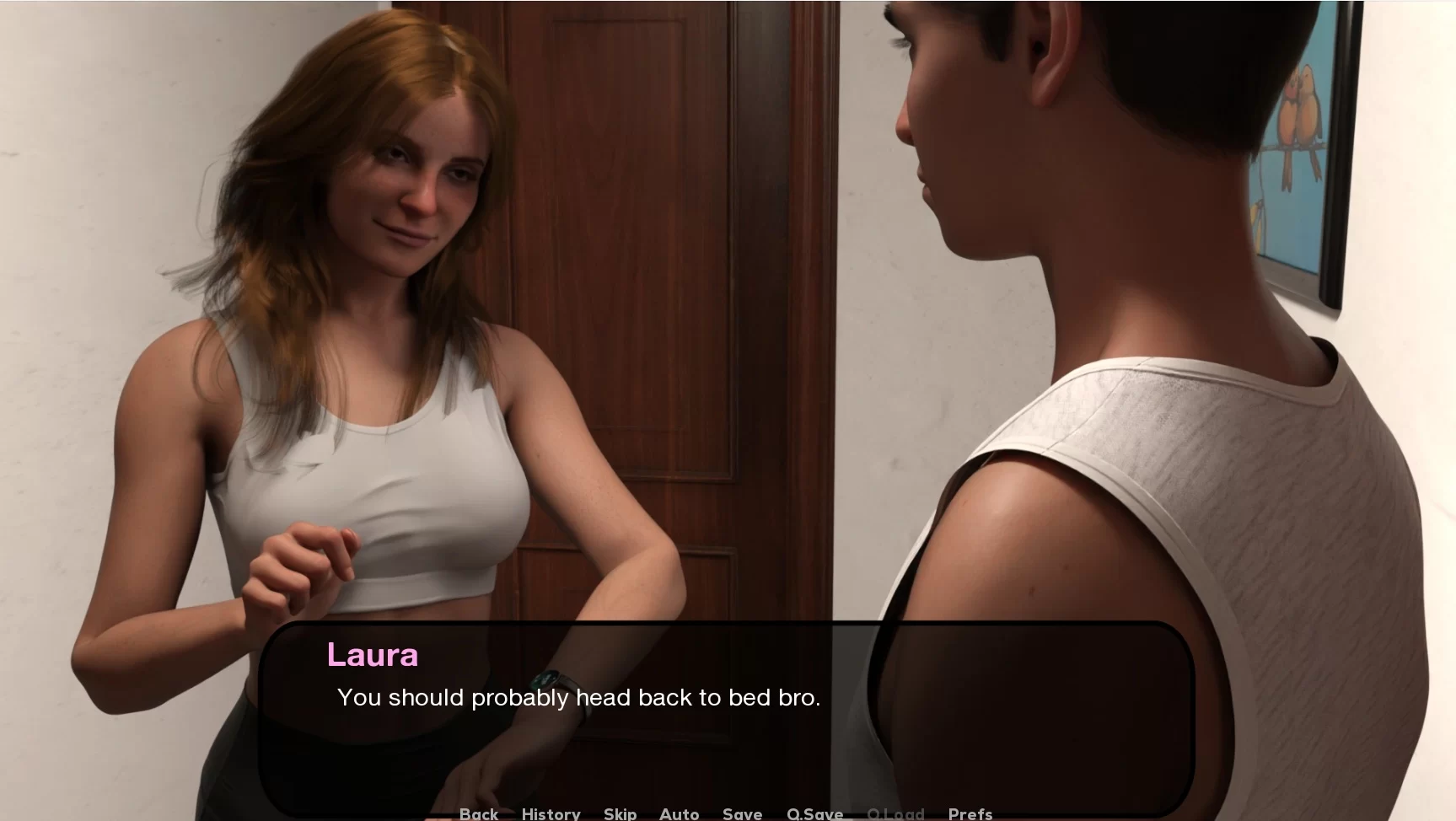This screenshot has height=821, width=1456.
Task: Toggle Skip mode for dialogue
Action: click(x=620, y=813)
